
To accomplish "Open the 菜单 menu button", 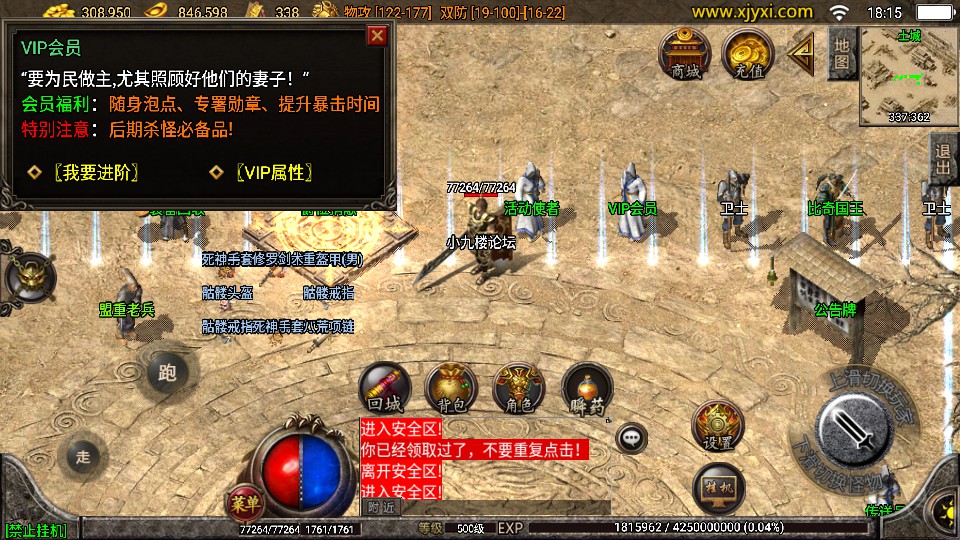I will 243,500.
